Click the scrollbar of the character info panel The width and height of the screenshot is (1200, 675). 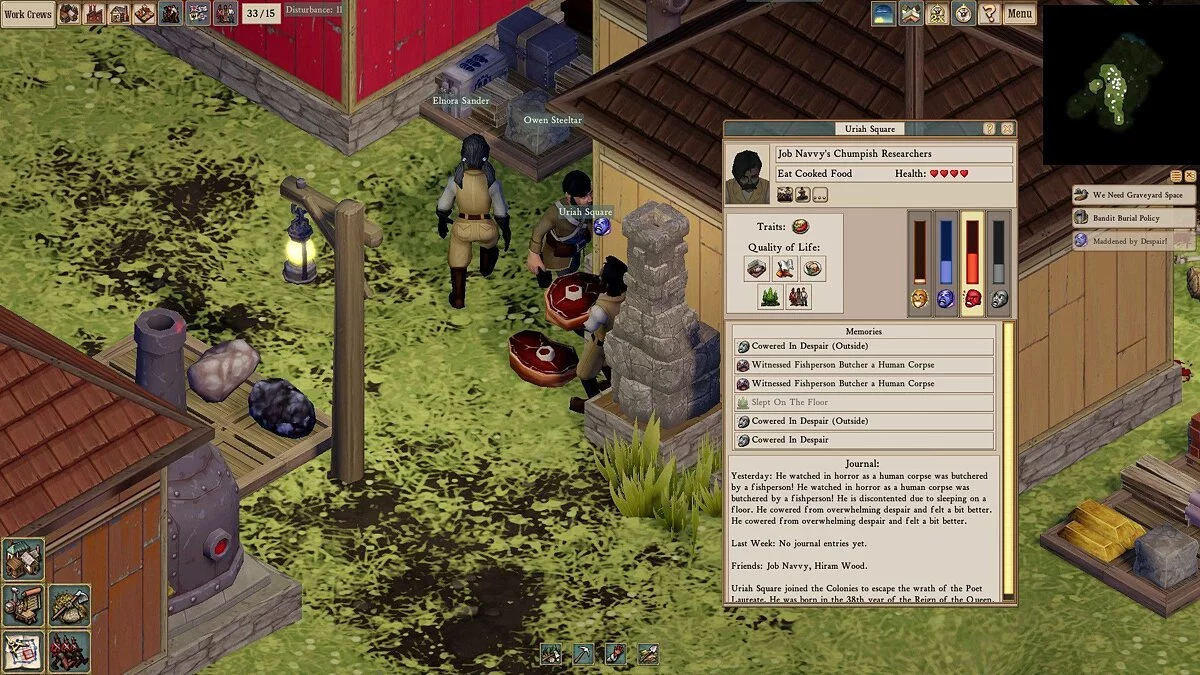point(1008,460)
